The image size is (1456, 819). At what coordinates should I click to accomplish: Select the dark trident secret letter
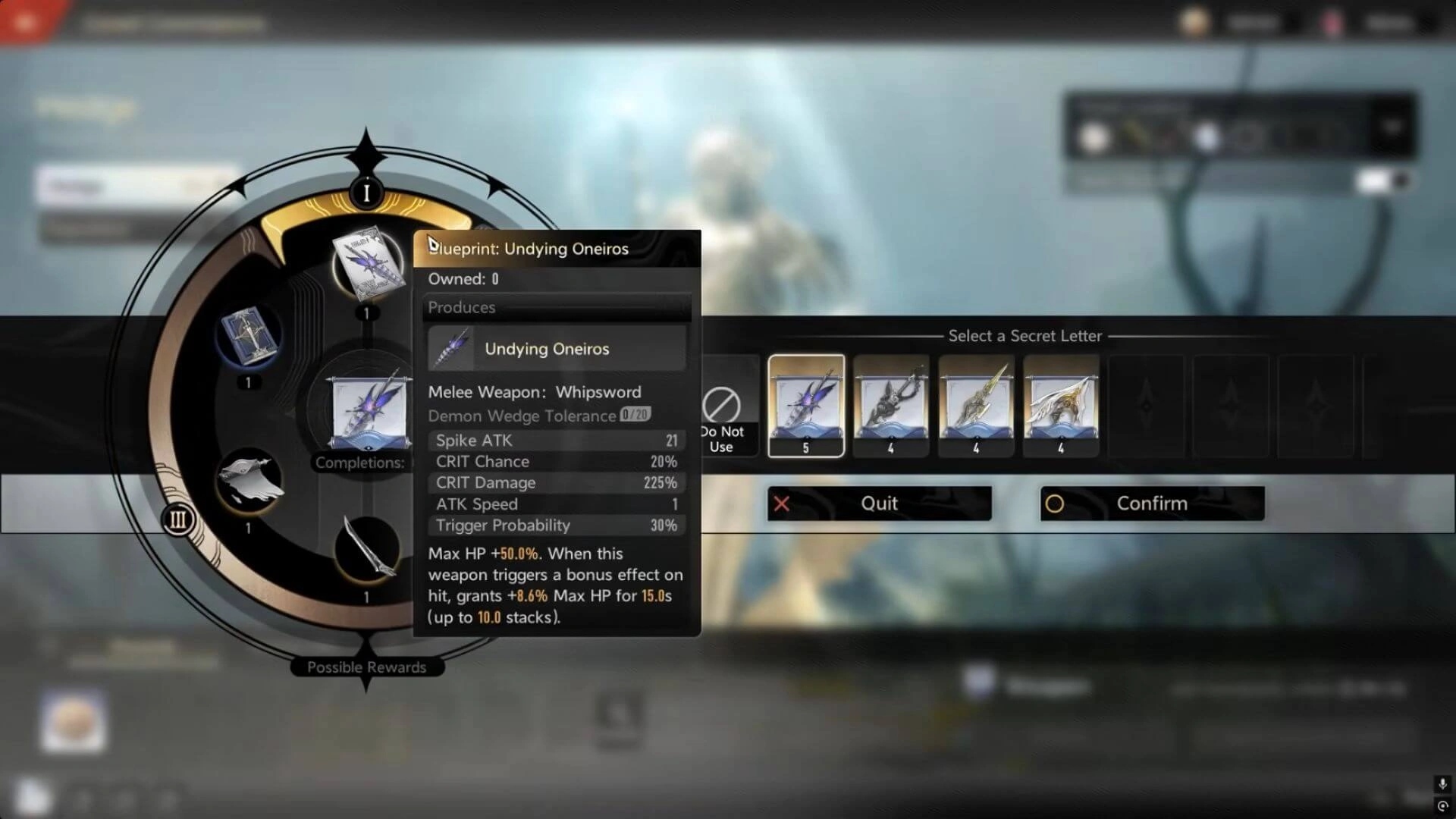pos(891,406)
